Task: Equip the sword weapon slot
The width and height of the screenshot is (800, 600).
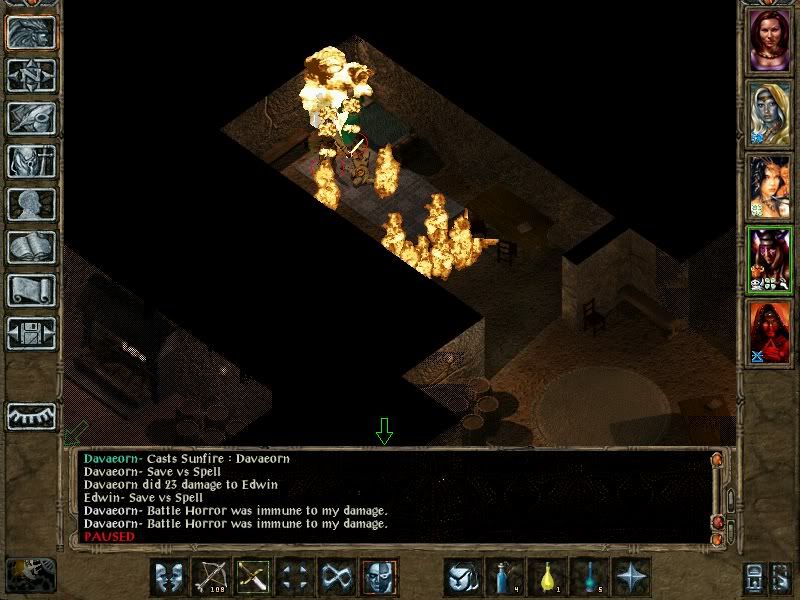Action: tap(252, 577)
